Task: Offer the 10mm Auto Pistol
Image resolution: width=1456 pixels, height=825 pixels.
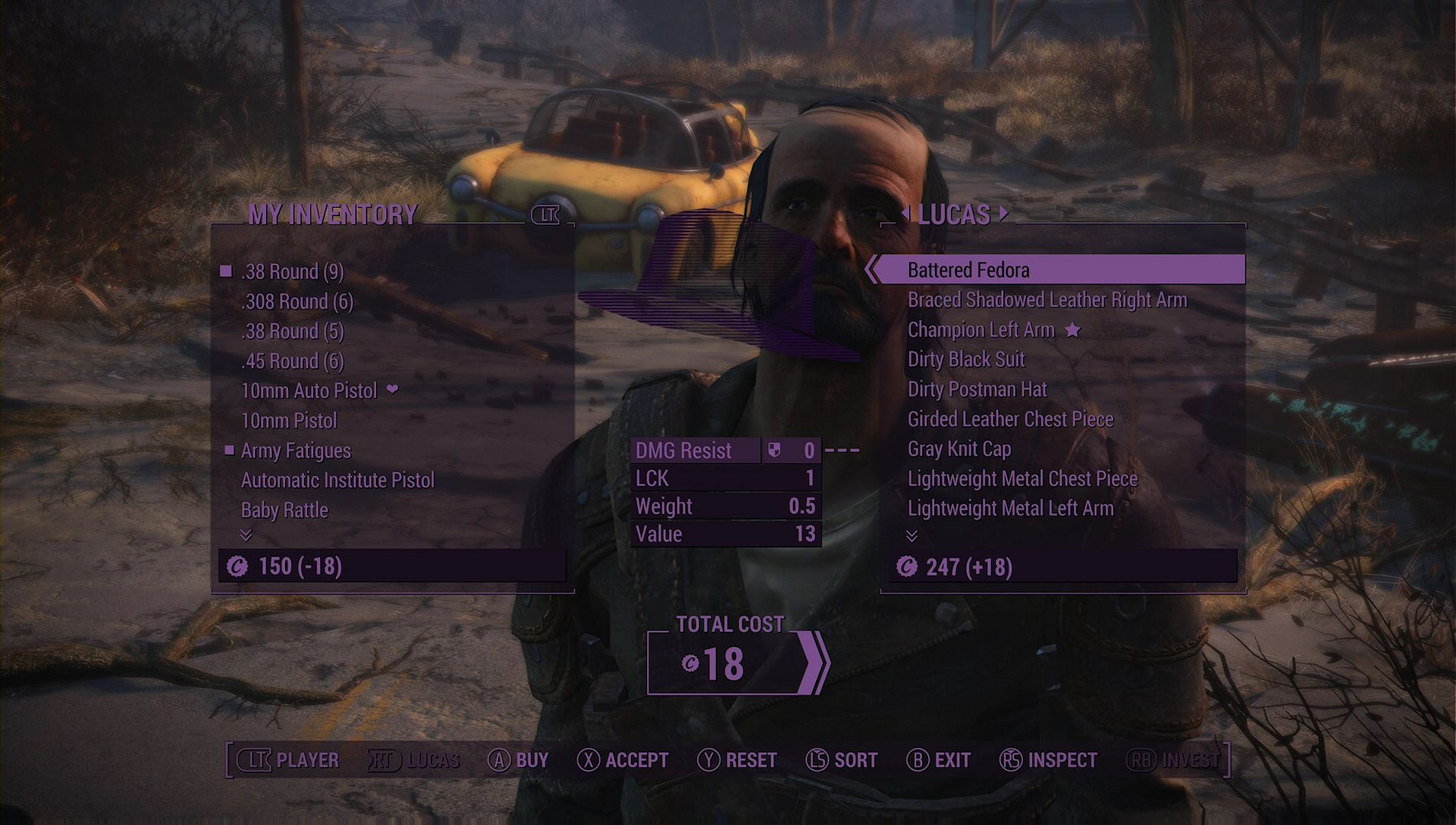Action: (x=309, y=391)
